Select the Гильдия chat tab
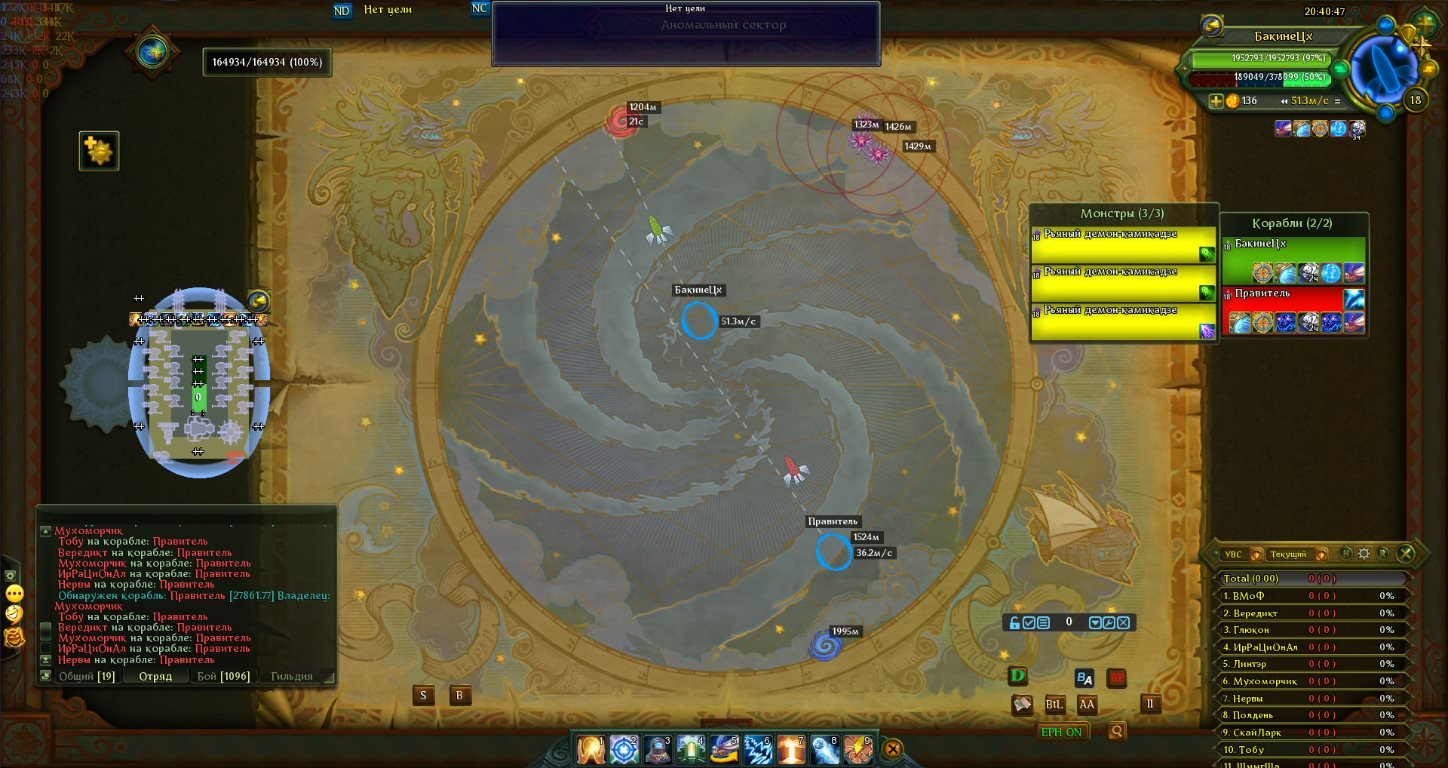 click(291, 677)
